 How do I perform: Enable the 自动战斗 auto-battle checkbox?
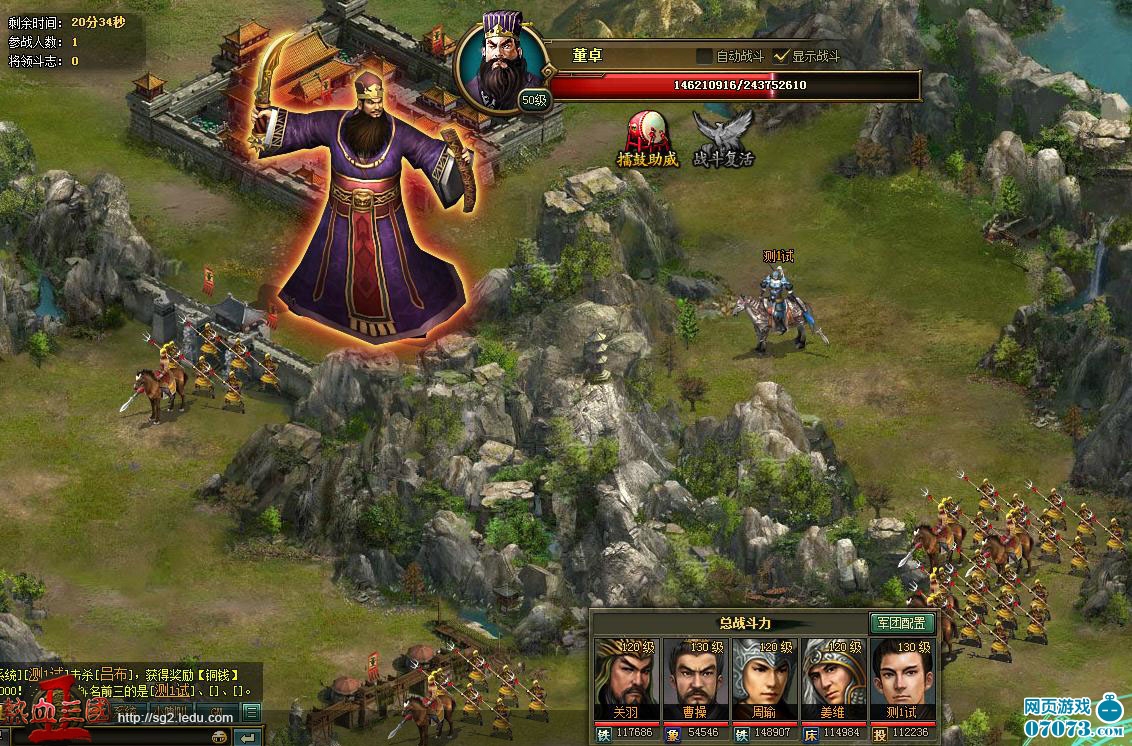point(704,56)
